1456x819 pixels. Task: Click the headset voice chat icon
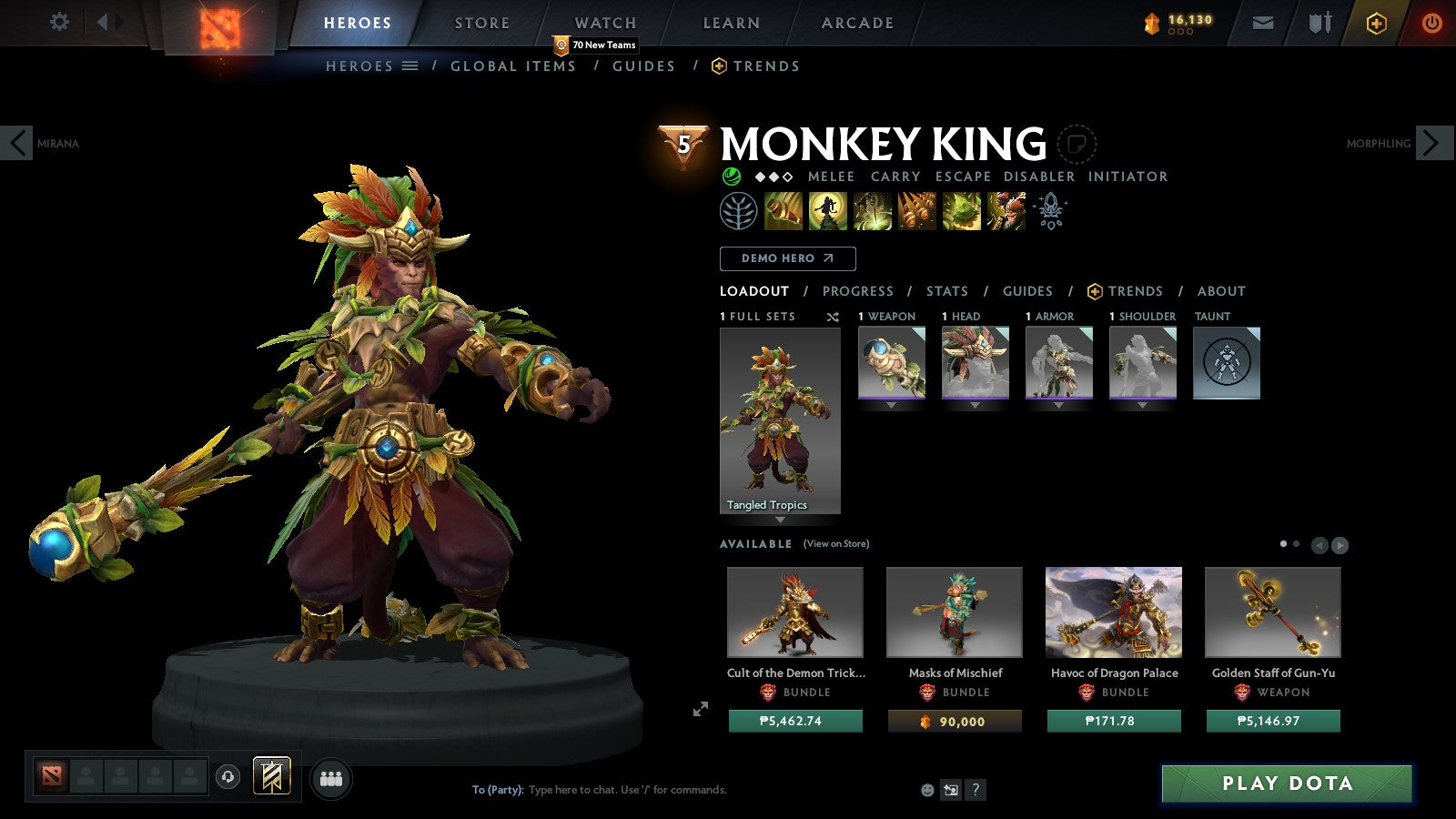(x=227, y=777)
